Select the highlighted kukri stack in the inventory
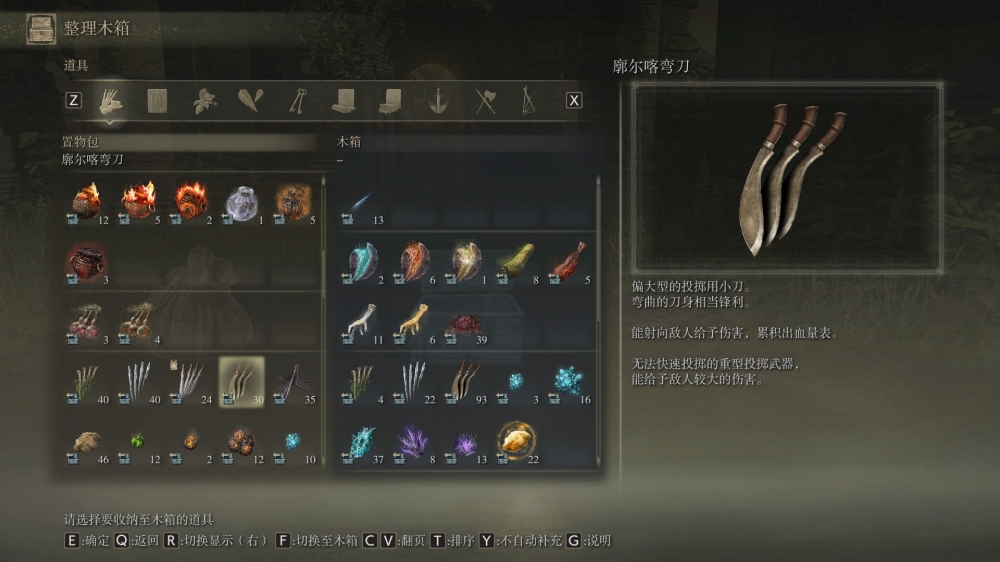1000x562 pixels. click(242, 382)
